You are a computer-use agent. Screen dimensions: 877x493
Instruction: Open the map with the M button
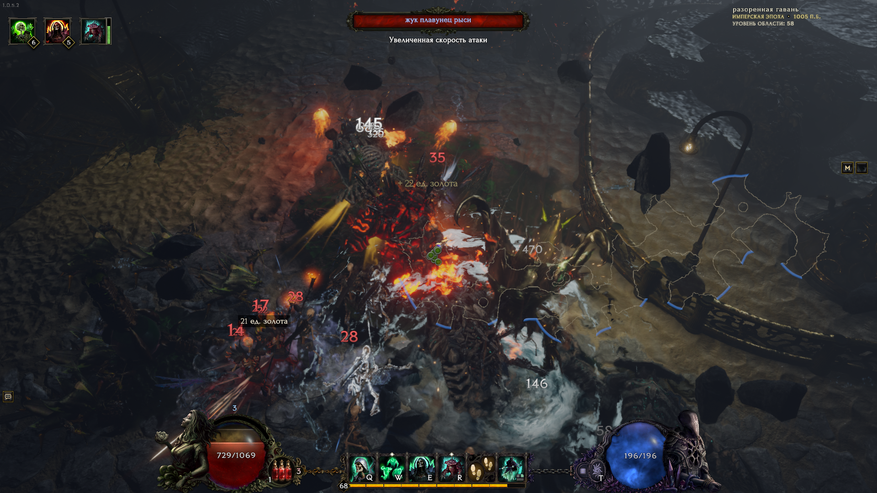(x=847, y=168)
